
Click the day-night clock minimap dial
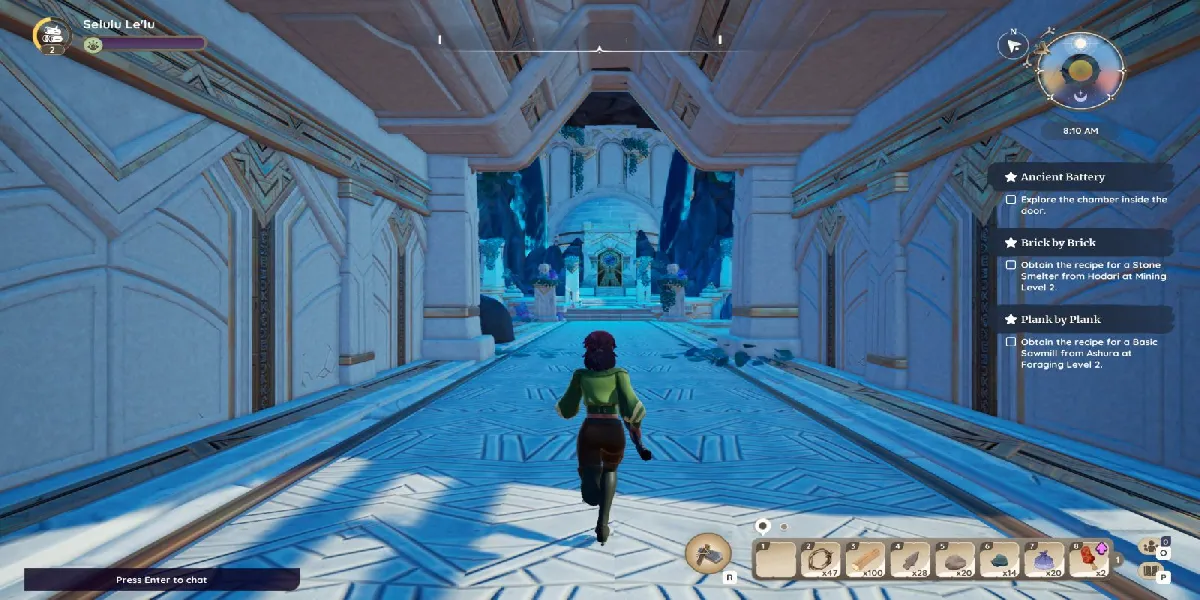pos(1079,72)
